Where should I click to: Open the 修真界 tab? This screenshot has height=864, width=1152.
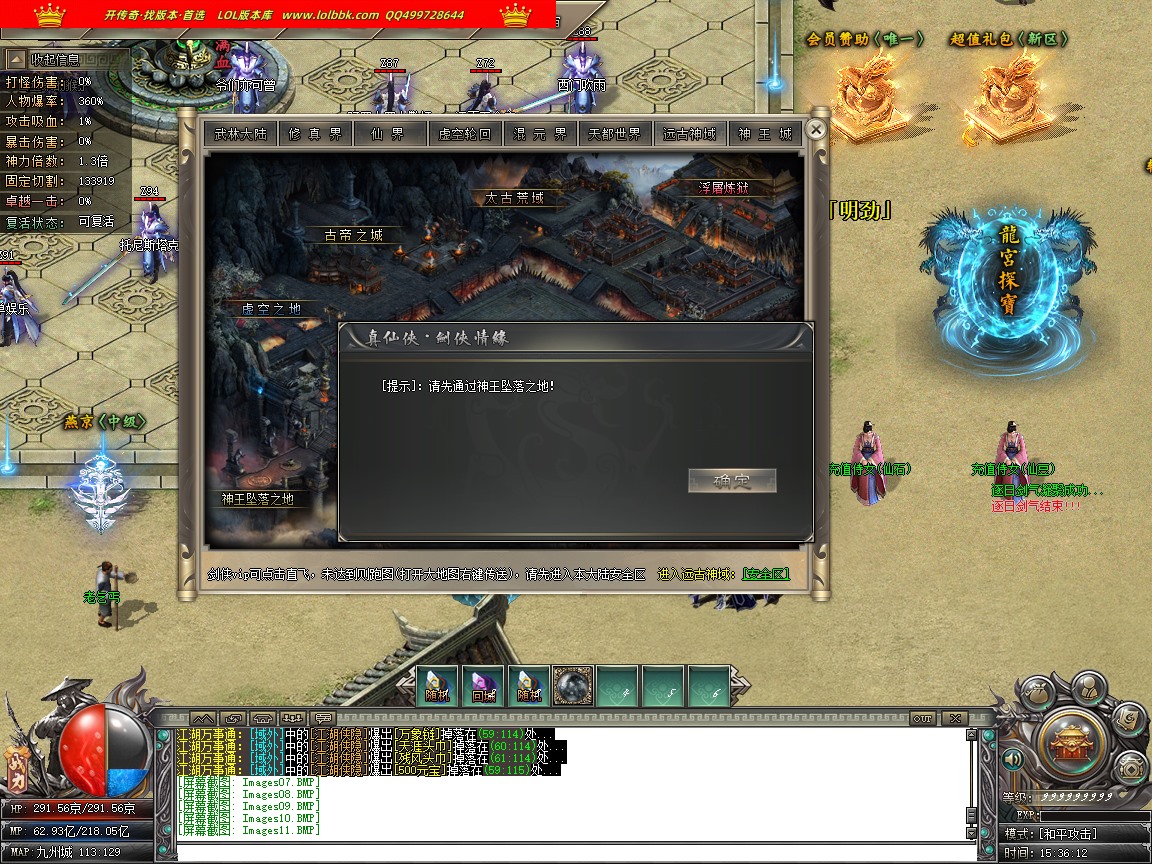click(315, 134)
